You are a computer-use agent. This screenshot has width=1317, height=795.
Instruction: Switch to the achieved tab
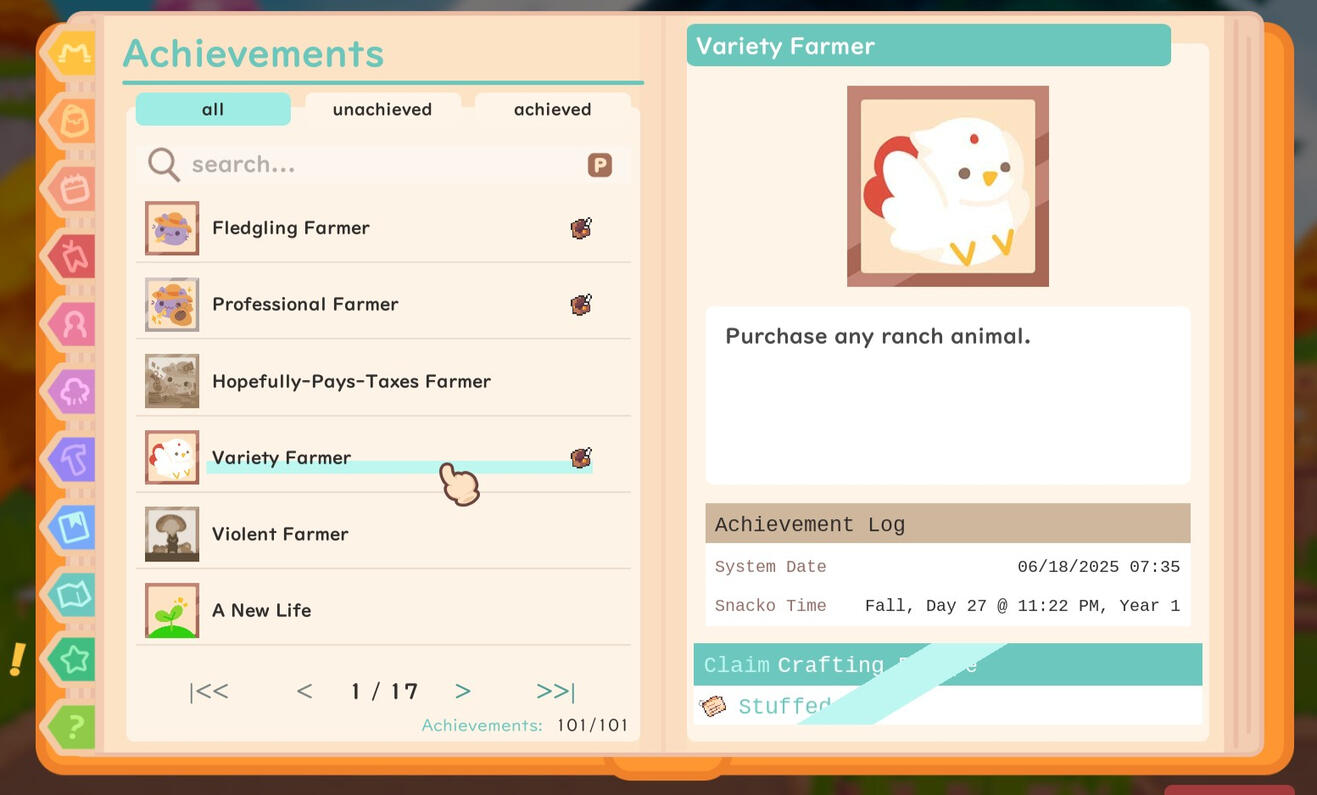pos(553,109)
